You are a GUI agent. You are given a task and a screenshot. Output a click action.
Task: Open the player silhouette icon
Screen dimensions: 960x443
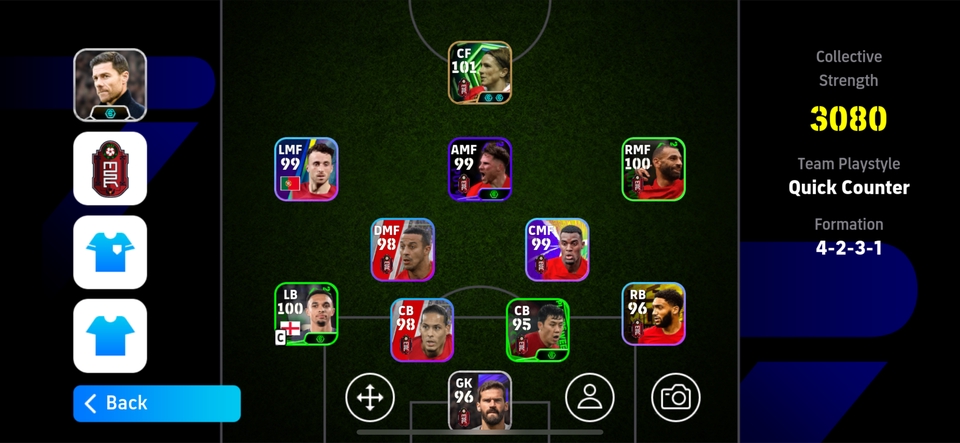tap(590, 398)
